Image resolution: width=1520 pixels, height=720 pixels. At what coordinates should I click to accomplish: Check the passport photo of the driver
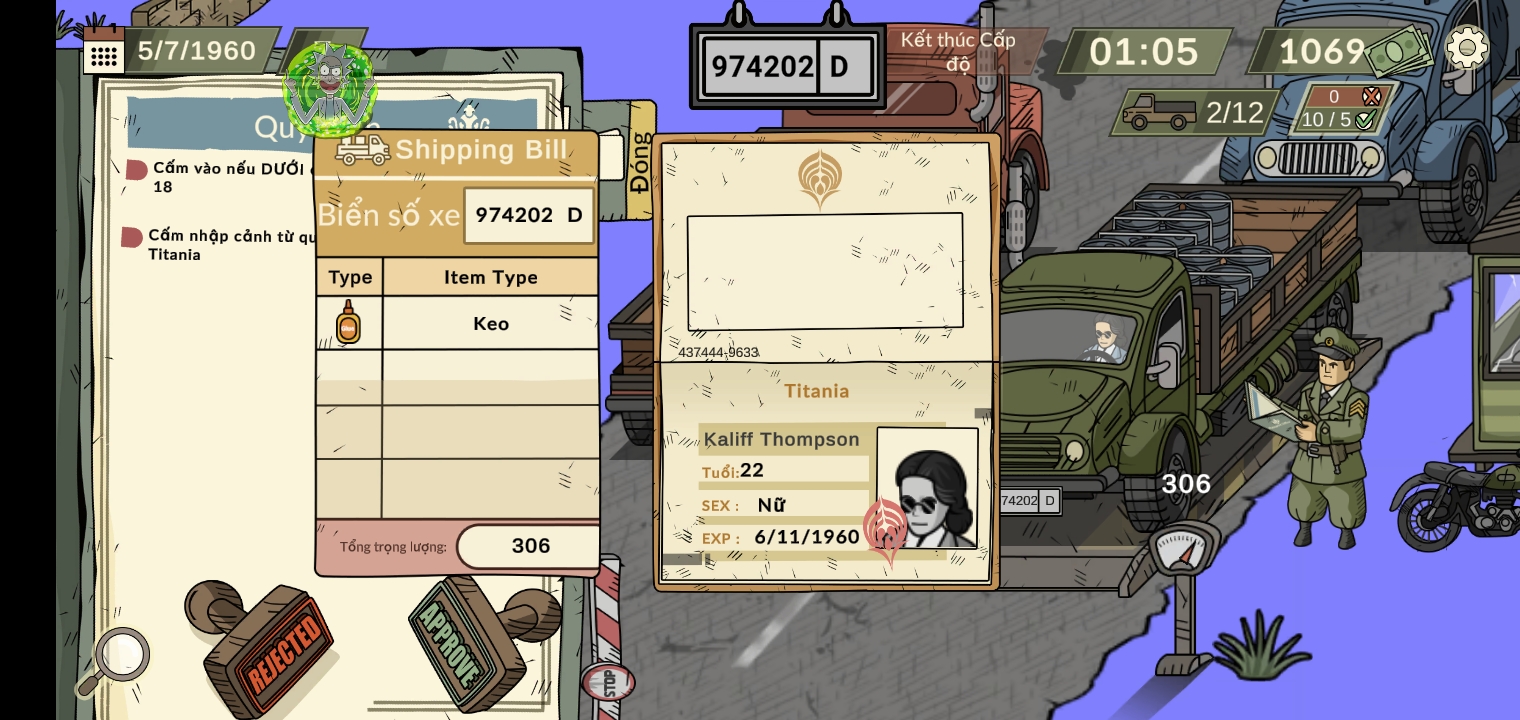pyautogui.click(x=927, y=488)
